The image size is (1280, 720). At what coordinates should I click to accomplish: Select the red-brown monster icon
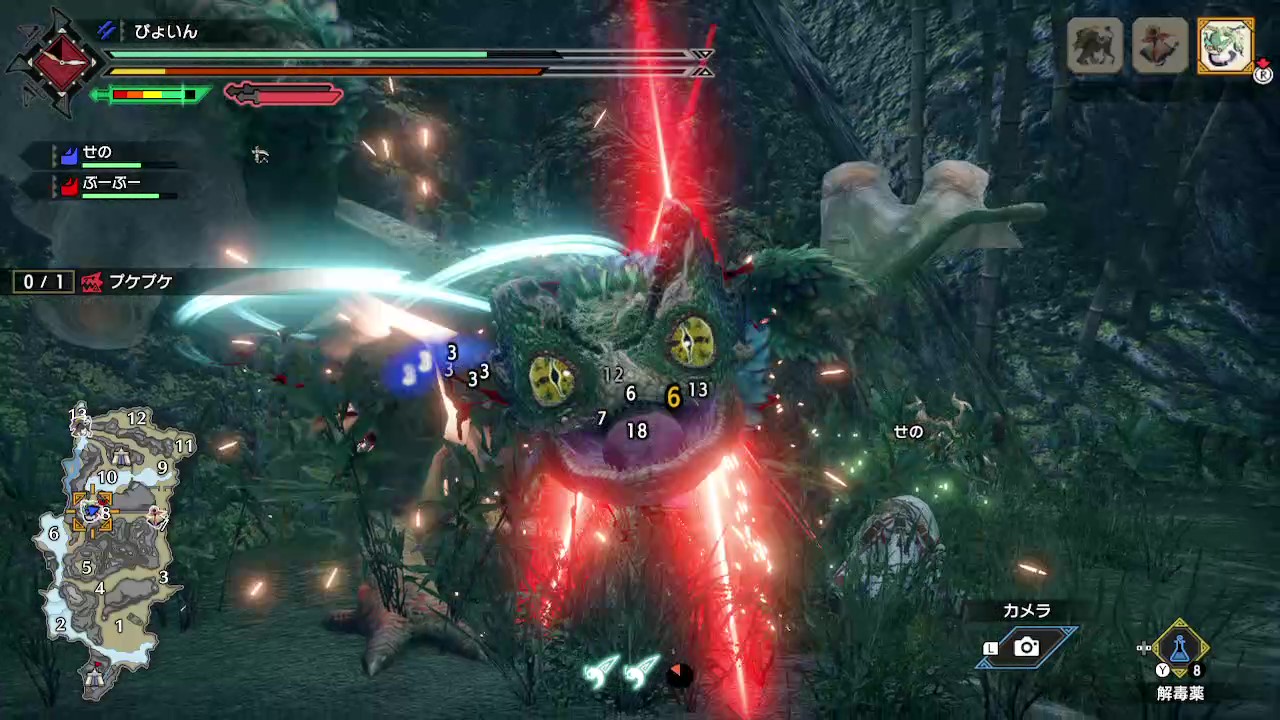tap(1160, 45)
